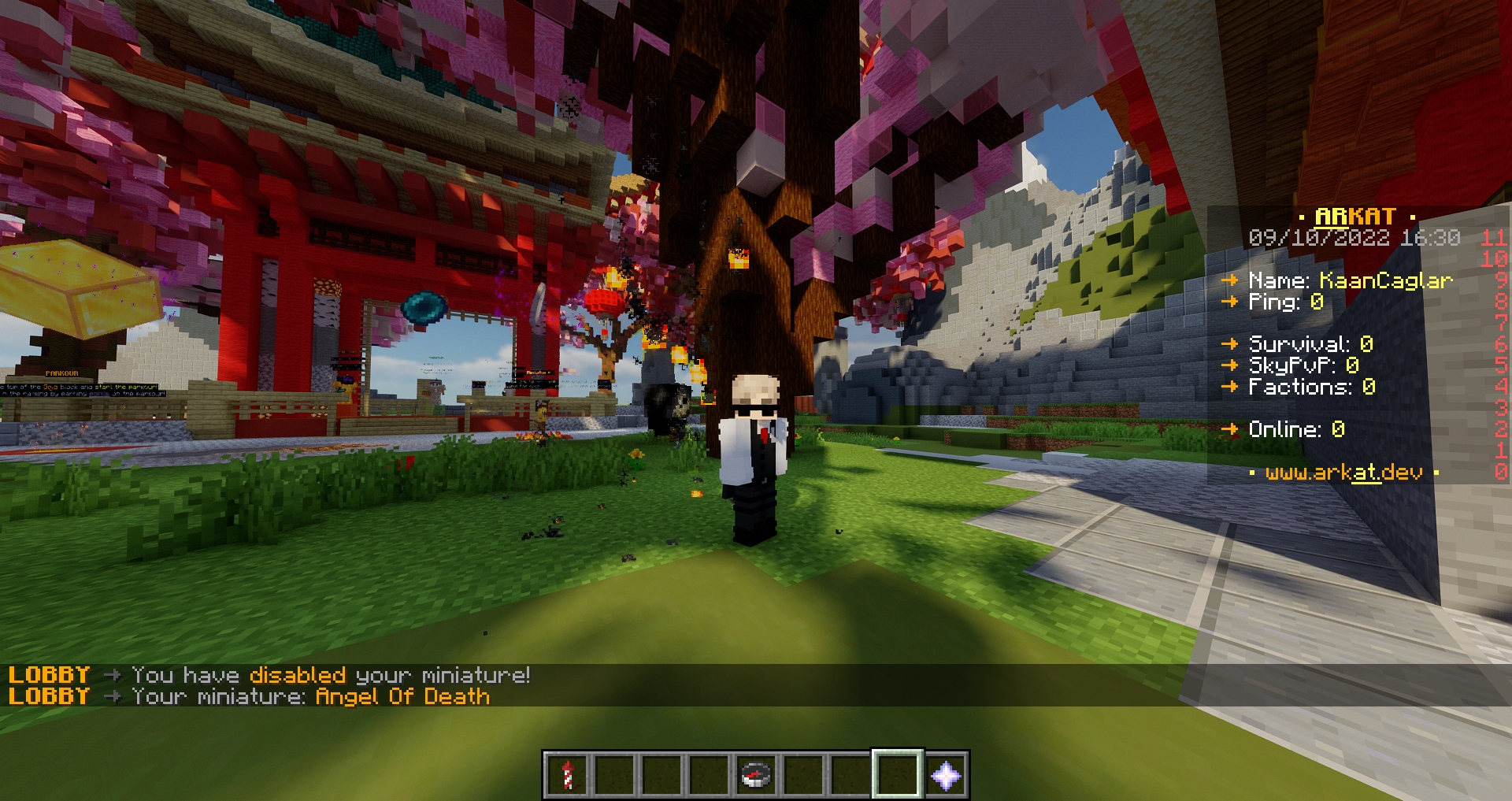Click the "Angel Of Death" miniature chat message
Image resolution: width=1512 pixels, height=801 pixels.
402,697
